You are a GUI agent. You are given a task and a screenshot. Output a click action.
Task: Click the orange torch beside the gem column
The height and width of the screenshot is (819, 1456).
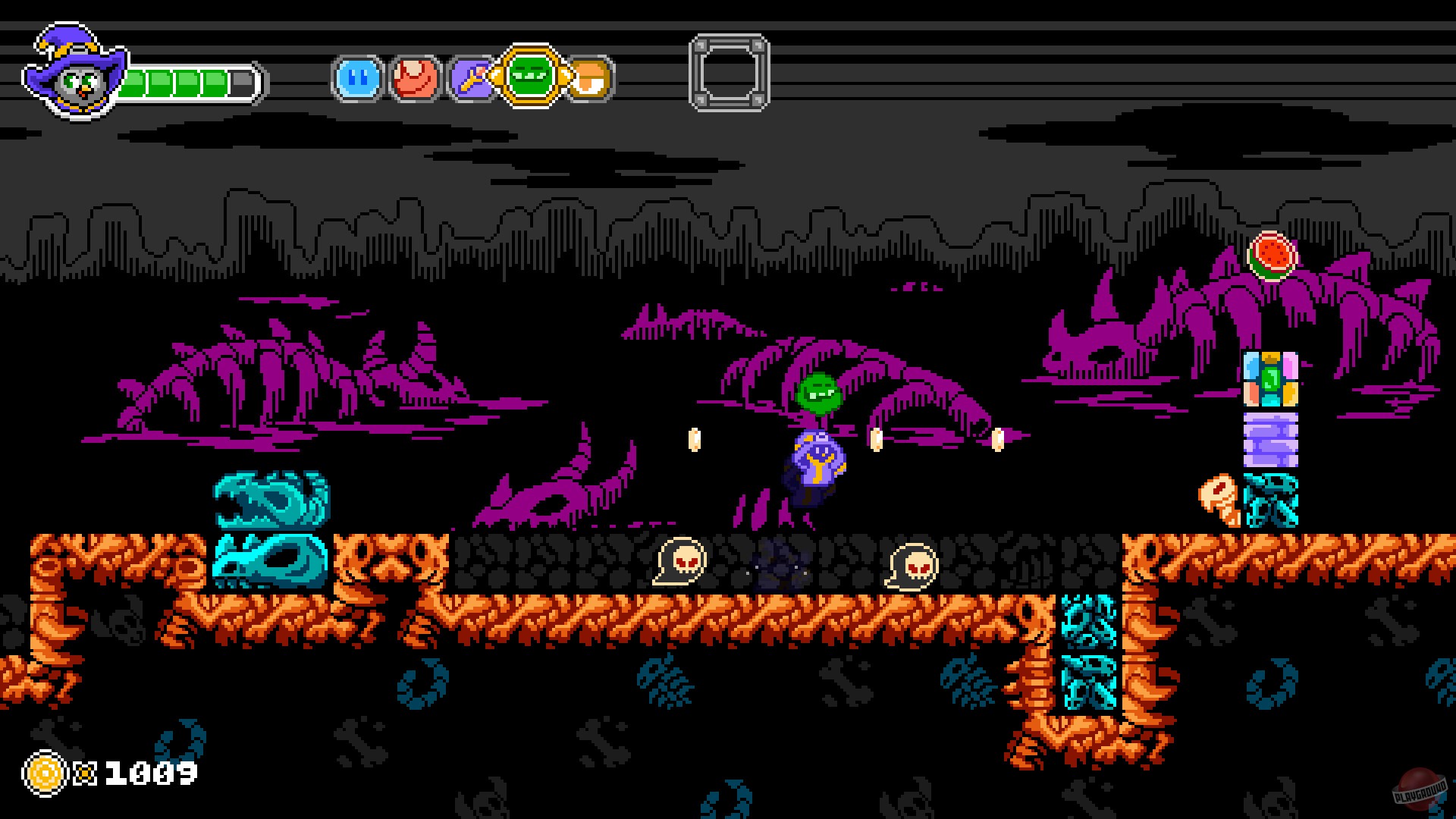(1221, 500)
